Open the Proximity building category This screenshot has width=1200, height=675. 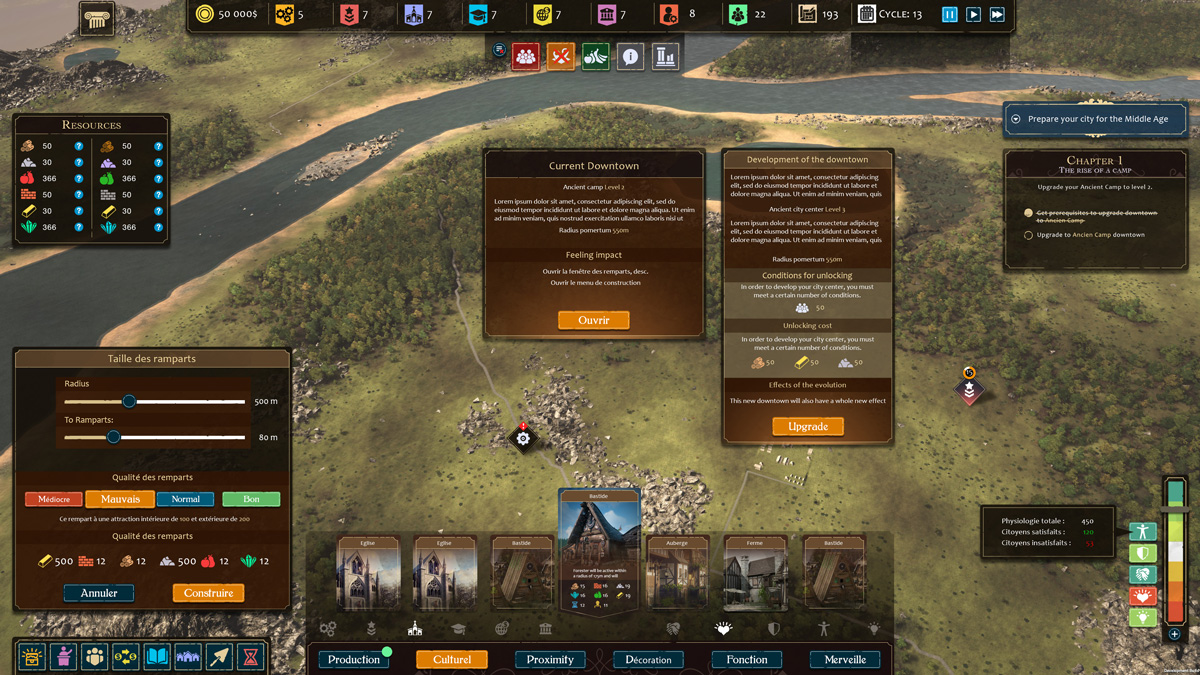550,659
